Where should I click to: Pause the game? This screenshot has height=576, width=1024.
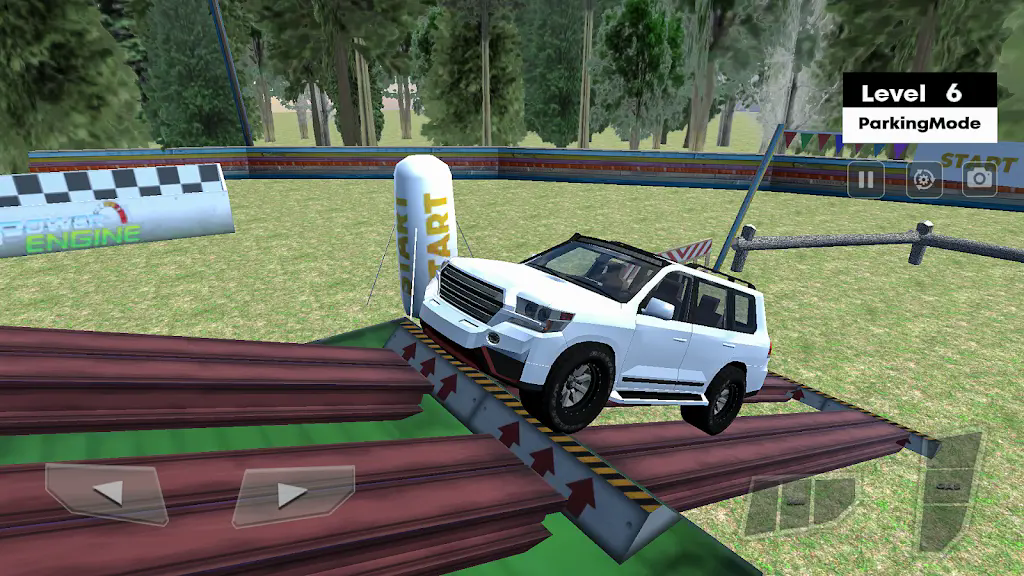point(866,180)
